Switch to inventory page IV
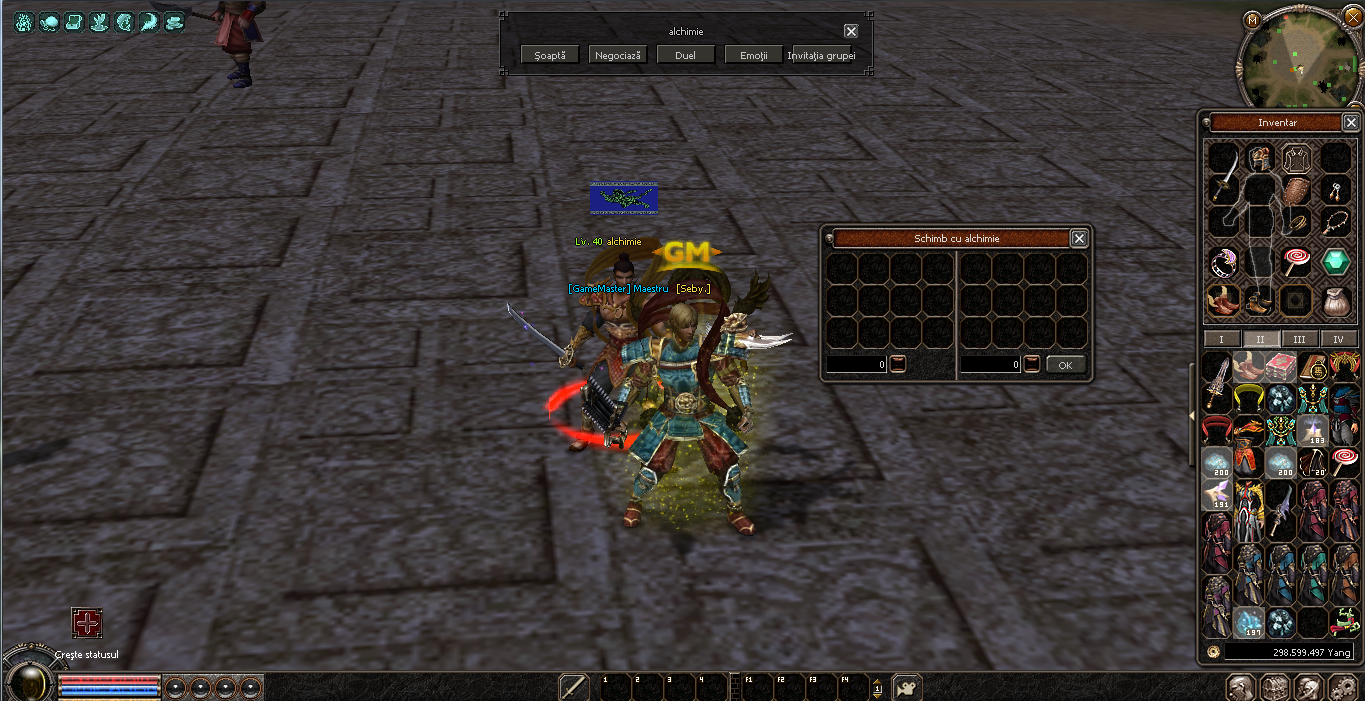 point(1338,339)
